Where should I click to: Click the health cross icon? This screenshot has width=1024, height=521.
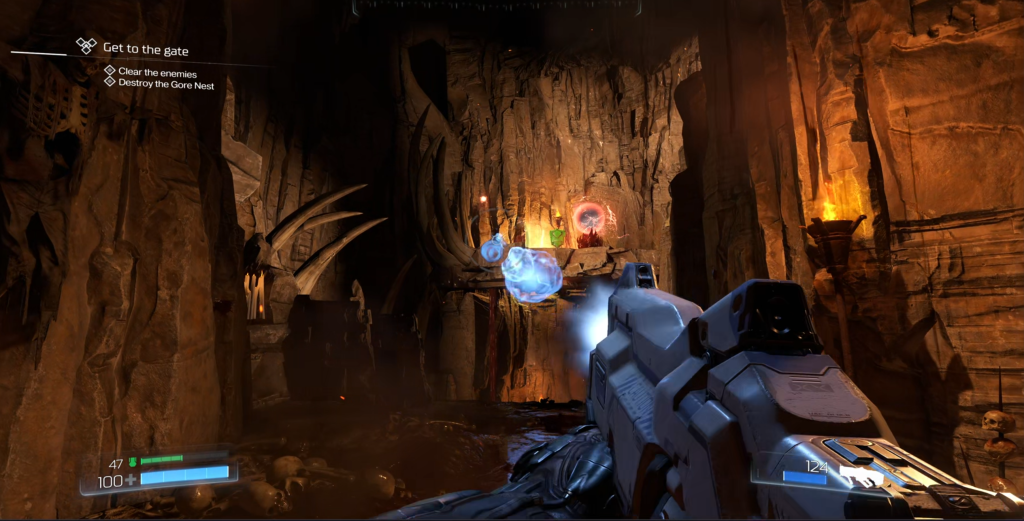[131, 481]
